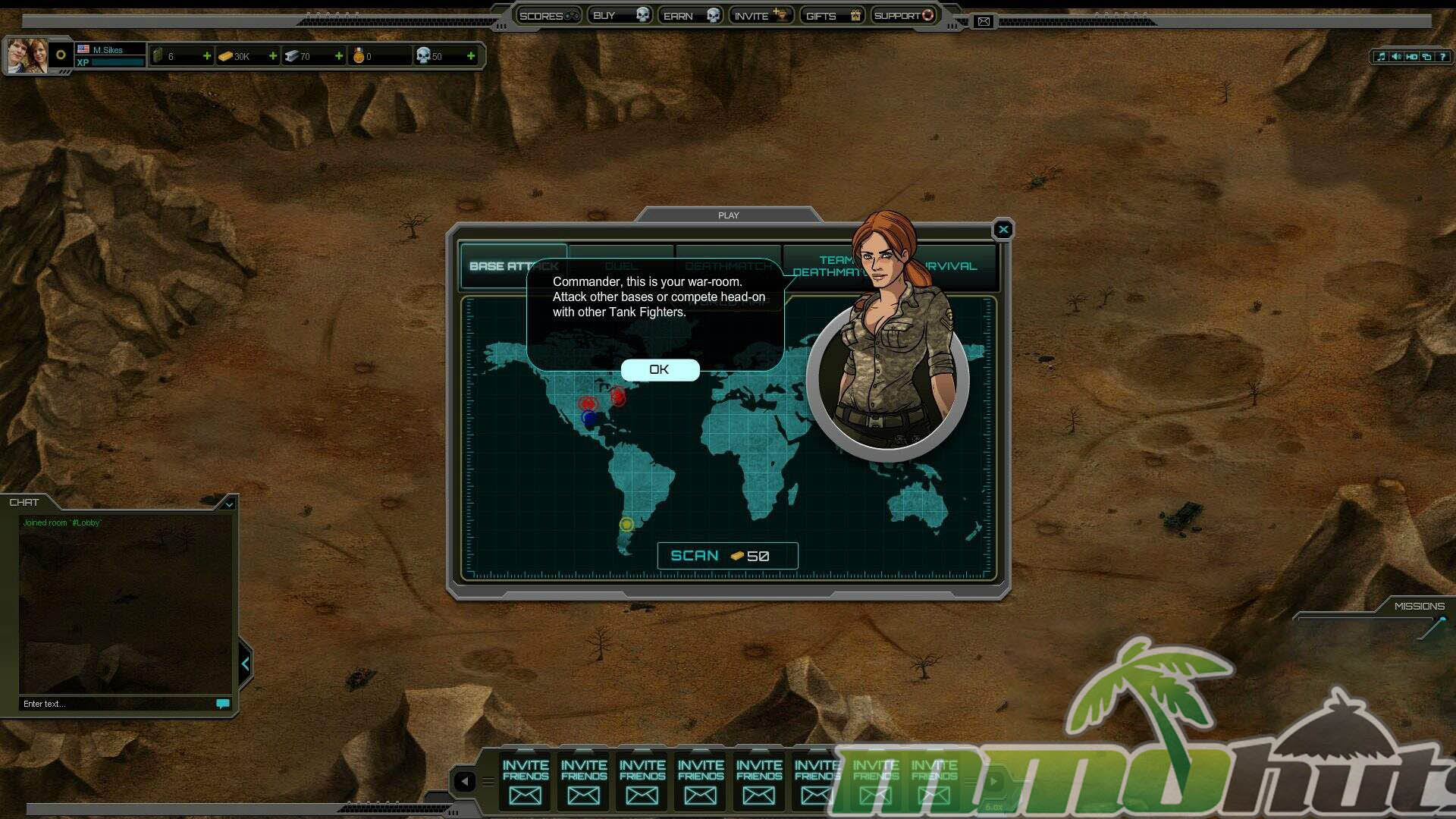
Task: Open the Support menu
Action: (903, 15)
